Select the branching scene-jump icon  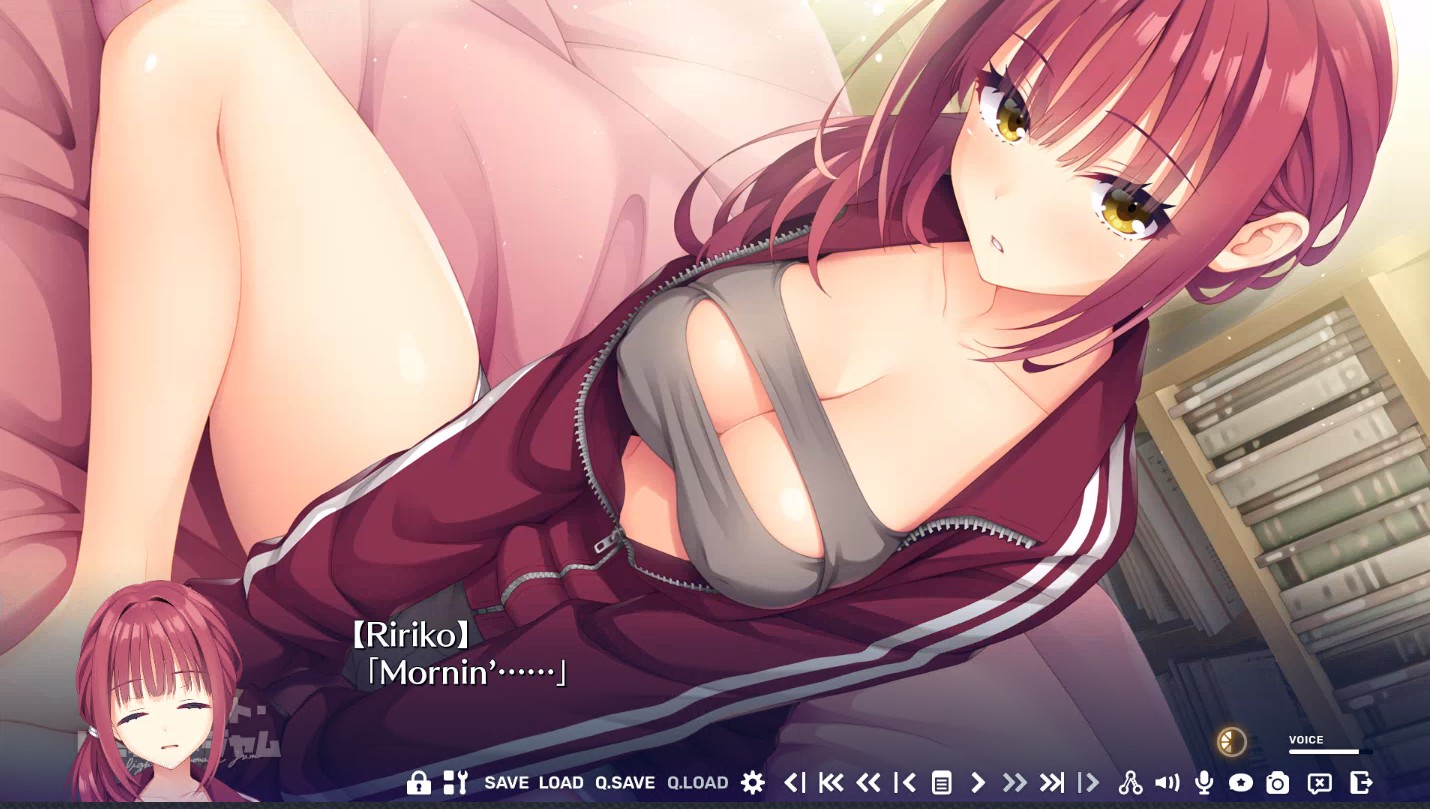(x=1131, y=783)
